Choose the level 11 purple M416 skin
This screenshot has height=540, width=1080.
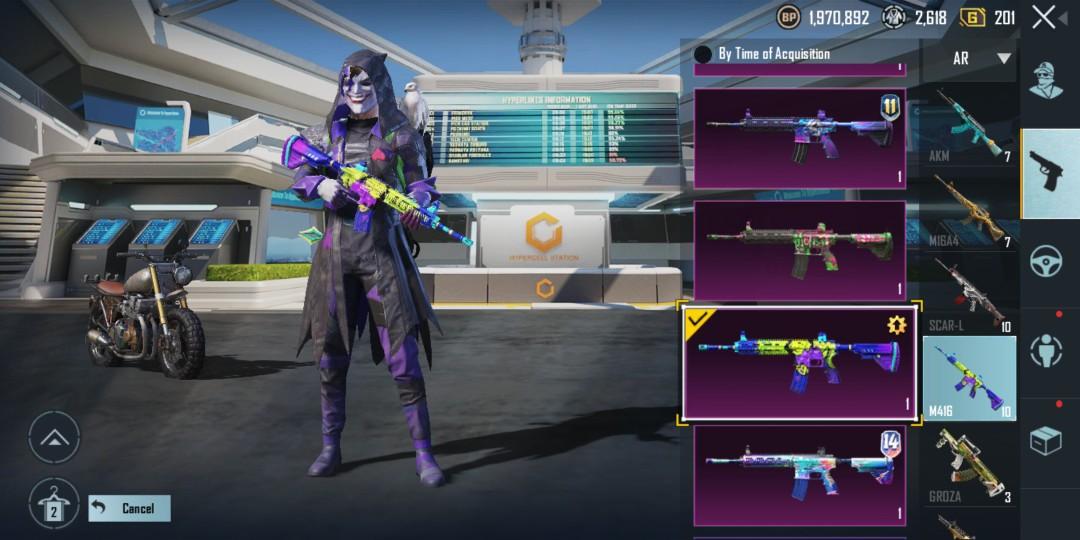point(799,138)
